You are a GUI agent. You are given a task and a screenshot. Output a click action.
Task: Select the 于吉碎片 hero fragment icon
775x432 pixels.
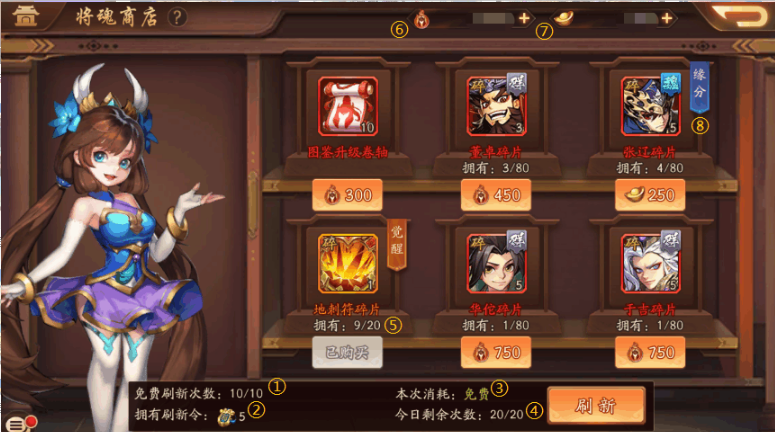coord(650,263)
